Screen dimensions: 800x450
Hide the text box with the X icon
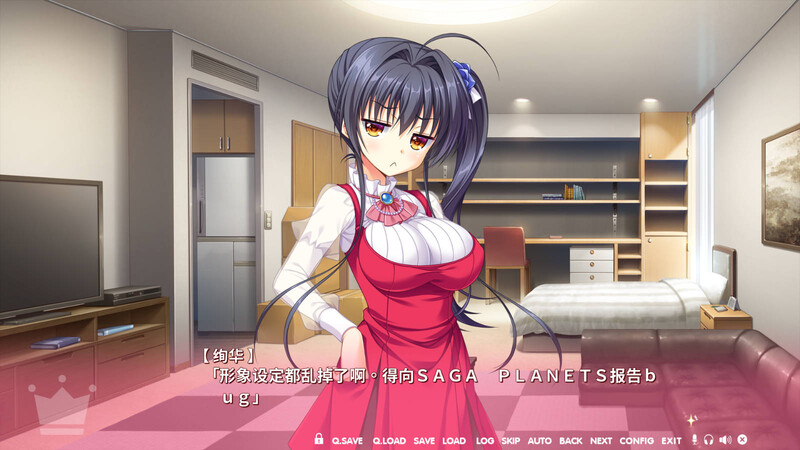click(x=742, y=440)
